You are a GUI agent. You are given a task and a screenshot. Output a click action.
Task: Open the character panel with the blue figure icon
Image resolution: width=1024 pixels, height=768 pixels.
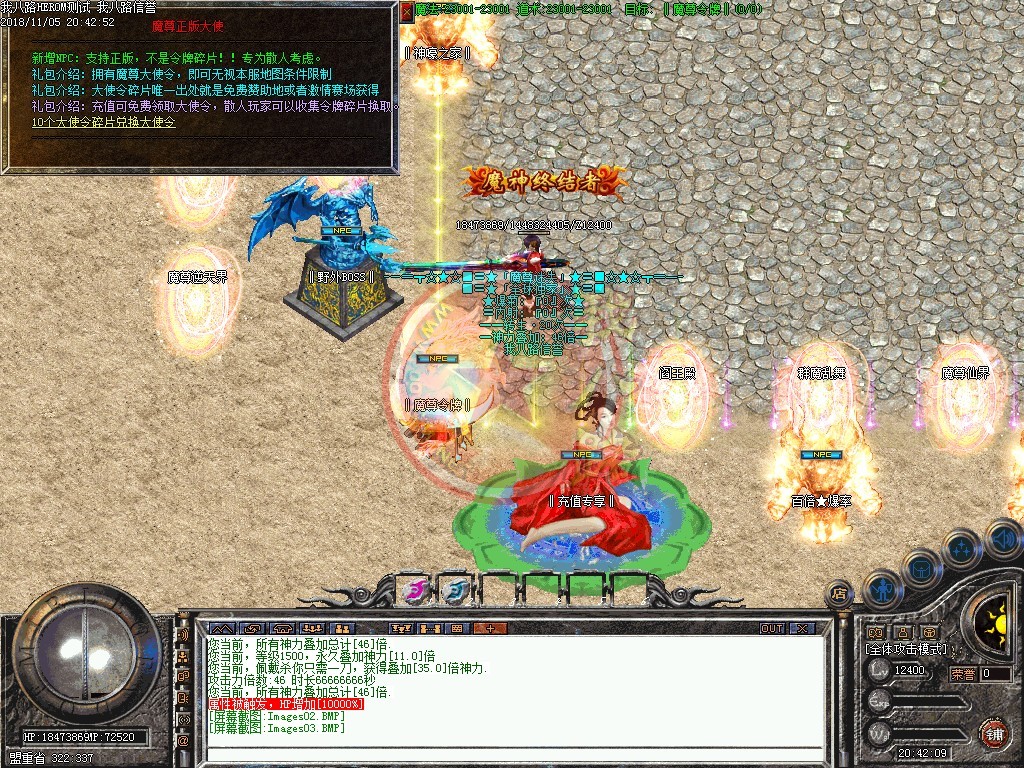point(882,587)
